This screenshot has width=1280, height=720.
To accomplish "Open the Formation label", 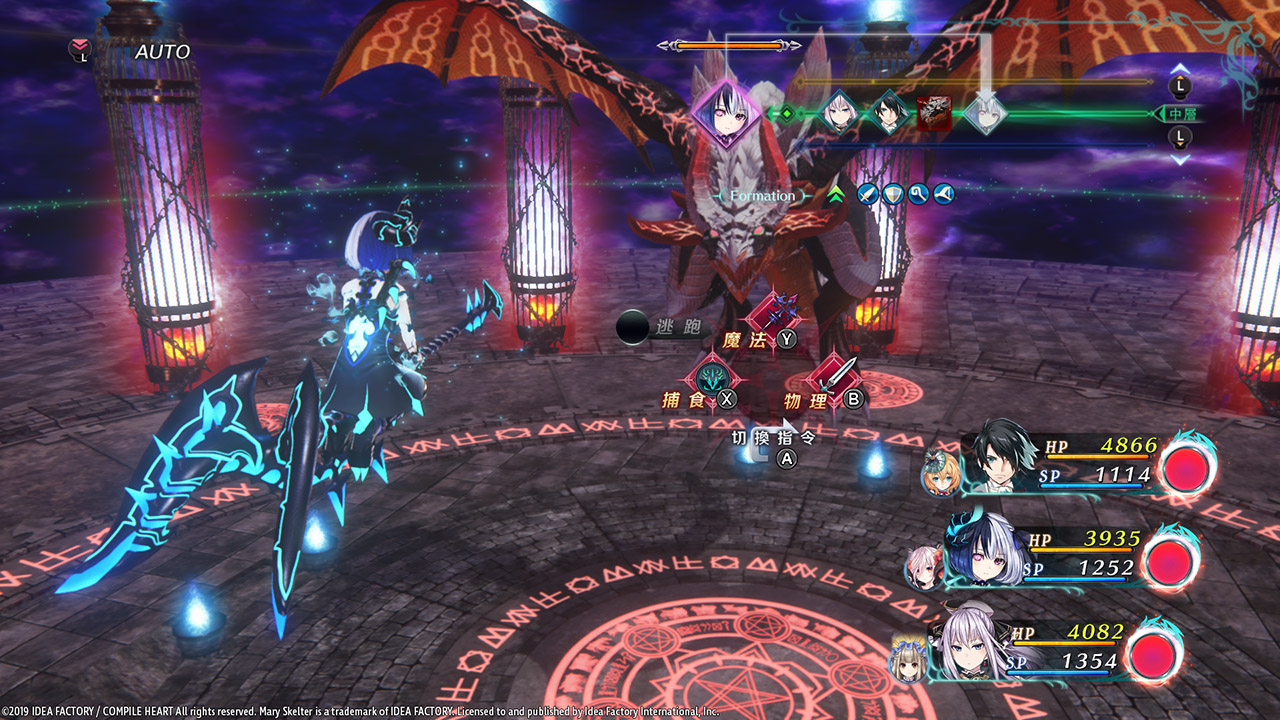I will click(x=762, y=196).
